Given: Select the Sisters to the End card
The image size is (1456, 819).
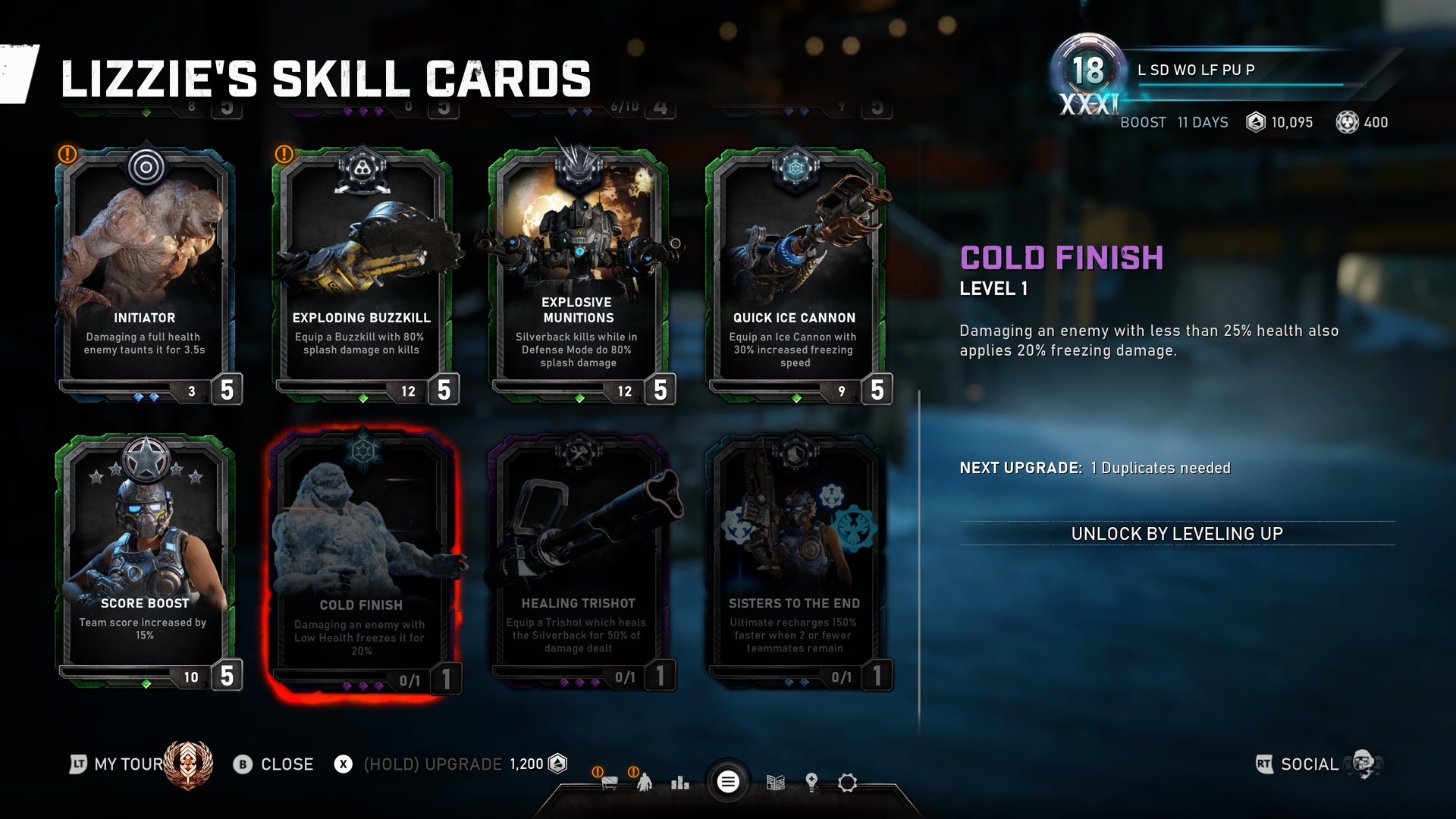Looking at the screenshot, I should [x=795, y=561].
